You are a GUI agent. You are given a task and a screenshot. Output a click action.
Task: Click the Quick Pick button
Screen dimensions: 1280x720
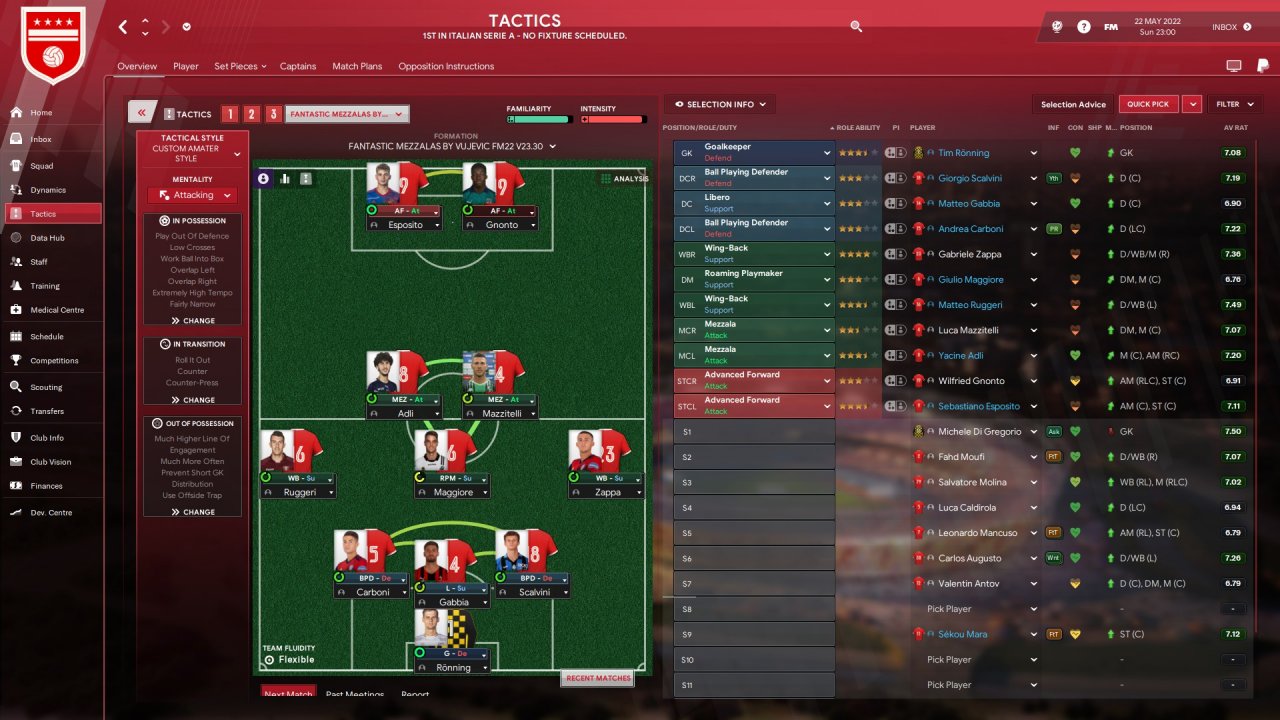(1147, 104)
